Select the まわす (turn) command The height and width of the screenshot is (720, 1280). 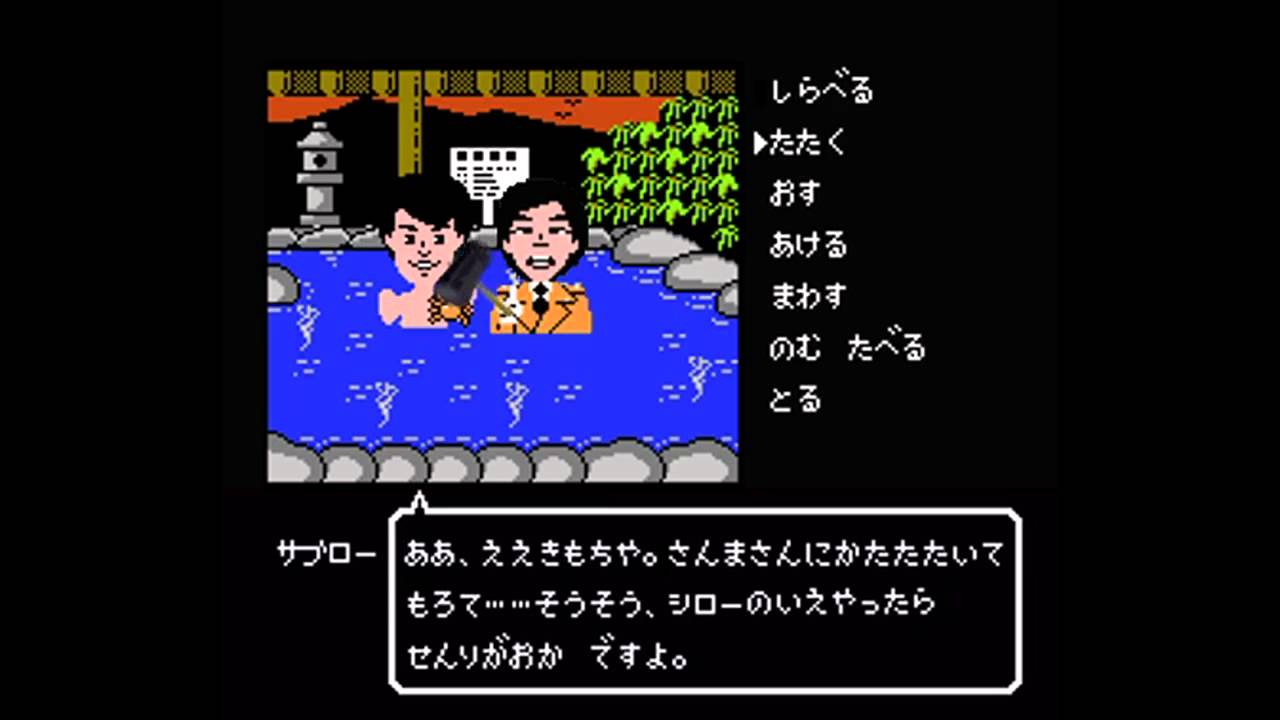pos(807,296)
